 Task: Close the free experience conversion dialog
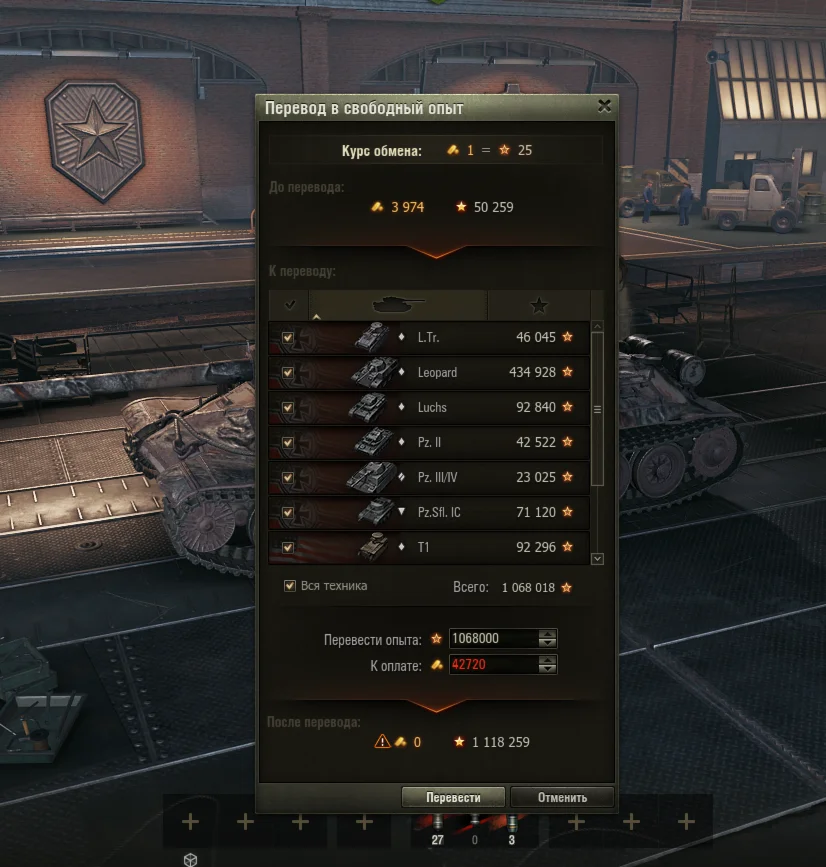(x=604, y=105)
